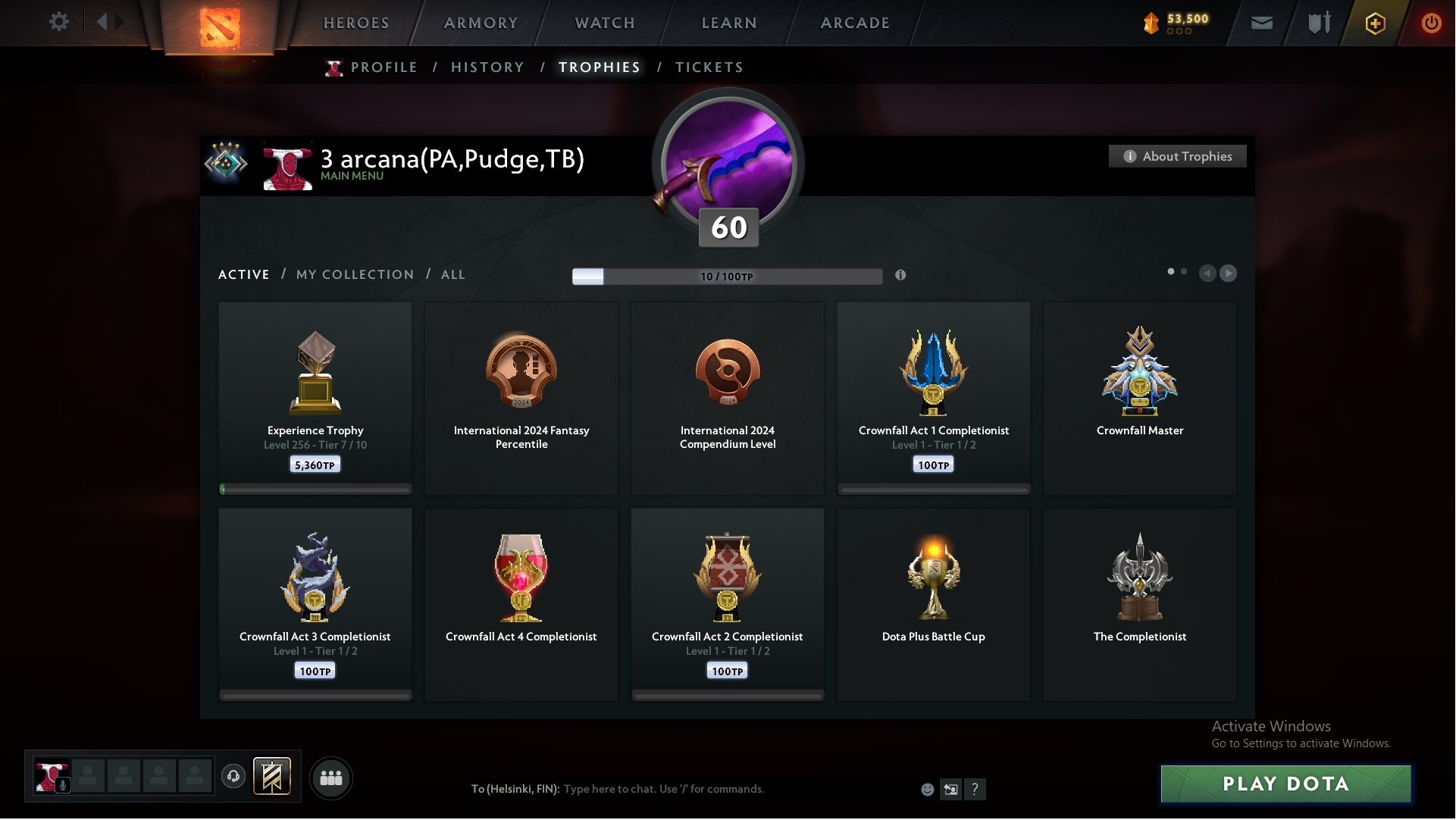This screenshot has height=820, width=1456.
Task: Click the 10/100 TP progress bar
Action: click(728, 277)
